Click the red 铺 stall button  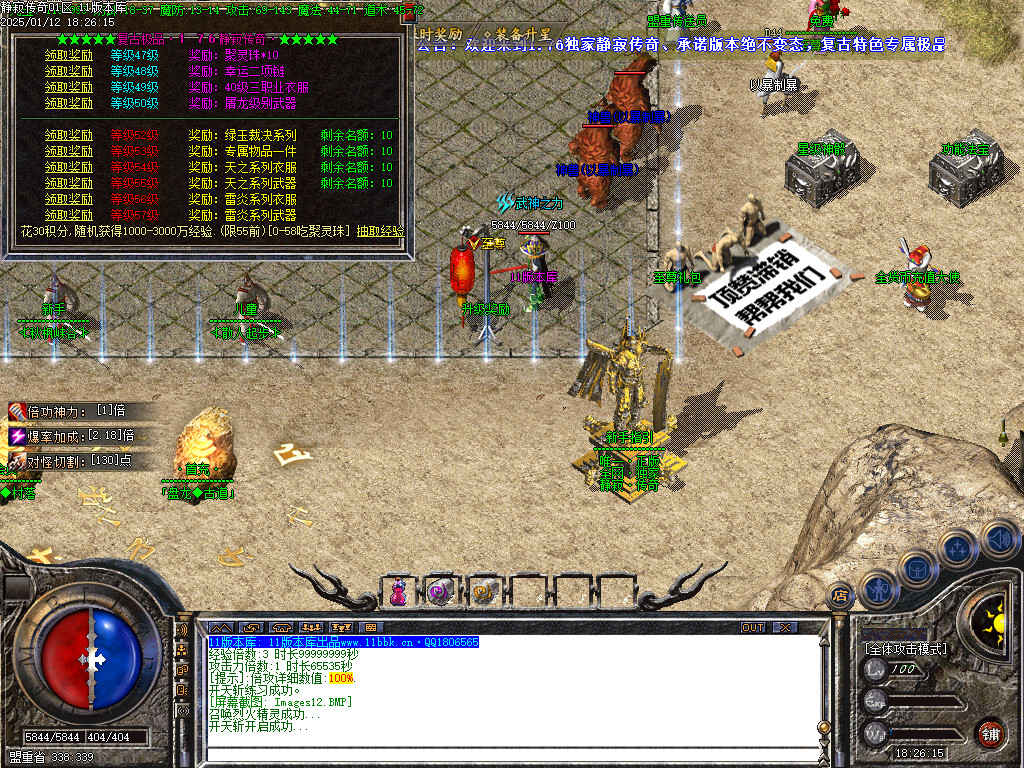point(990,733)
